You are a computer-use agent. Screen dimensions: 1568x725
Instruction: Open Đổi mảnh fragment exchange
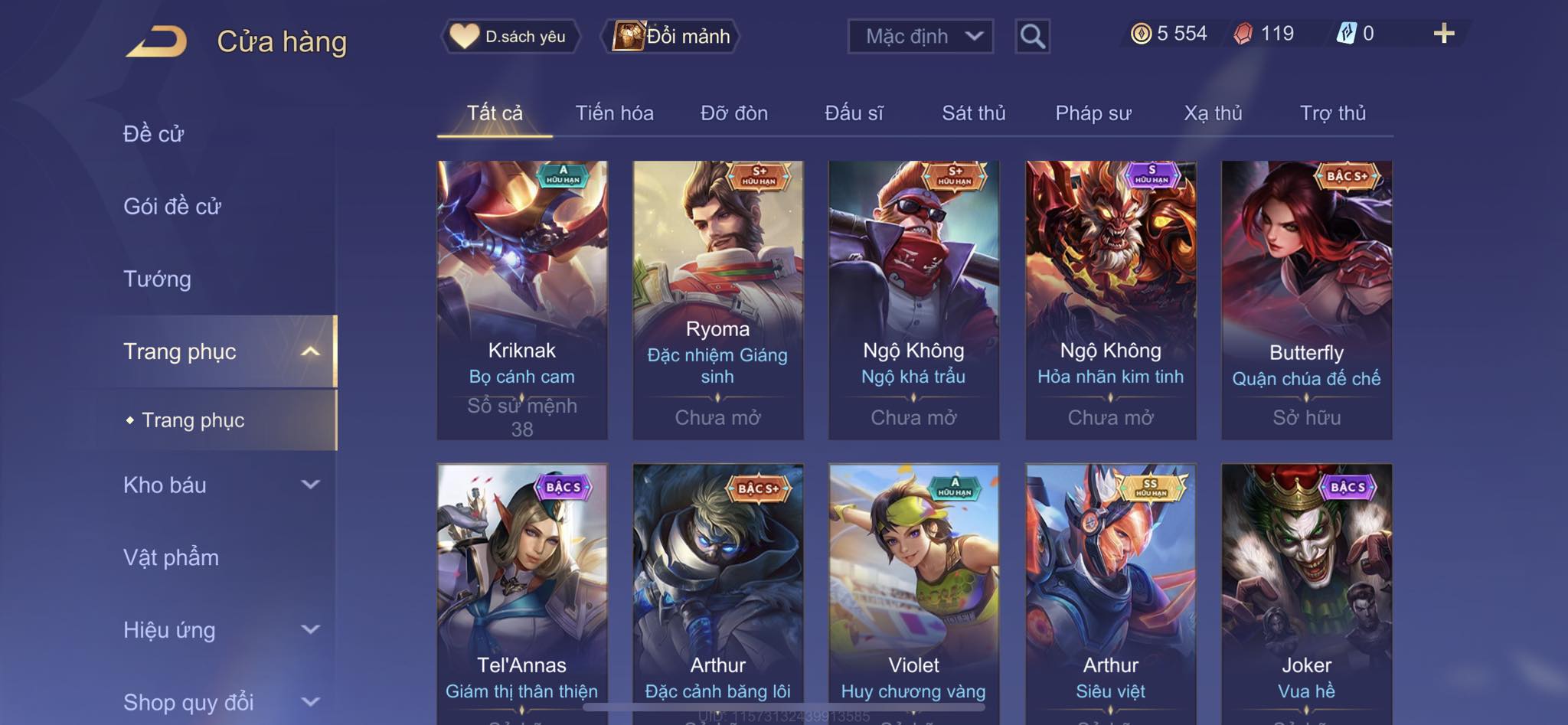(x=671, y=36)
